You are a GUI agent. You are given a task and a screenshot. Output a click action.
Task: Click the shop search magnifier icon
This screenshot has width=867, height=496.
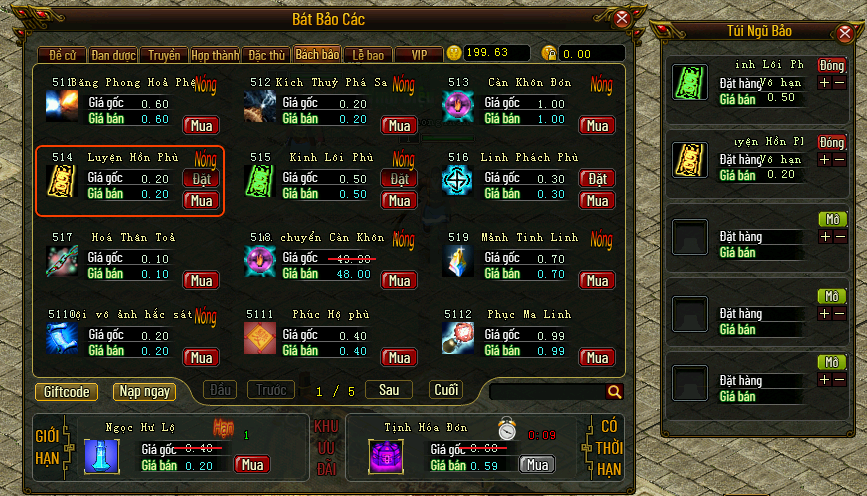614,392
